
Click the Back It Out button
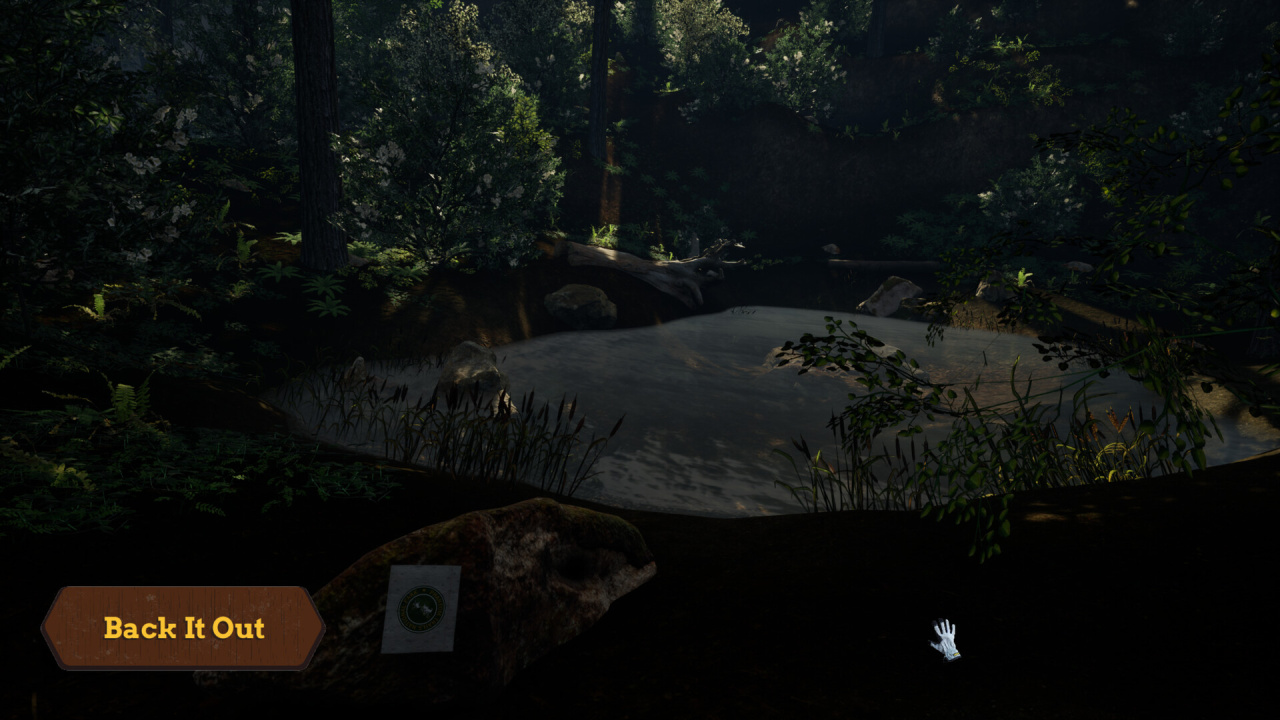pyautogui.click(x=183, y=628)
